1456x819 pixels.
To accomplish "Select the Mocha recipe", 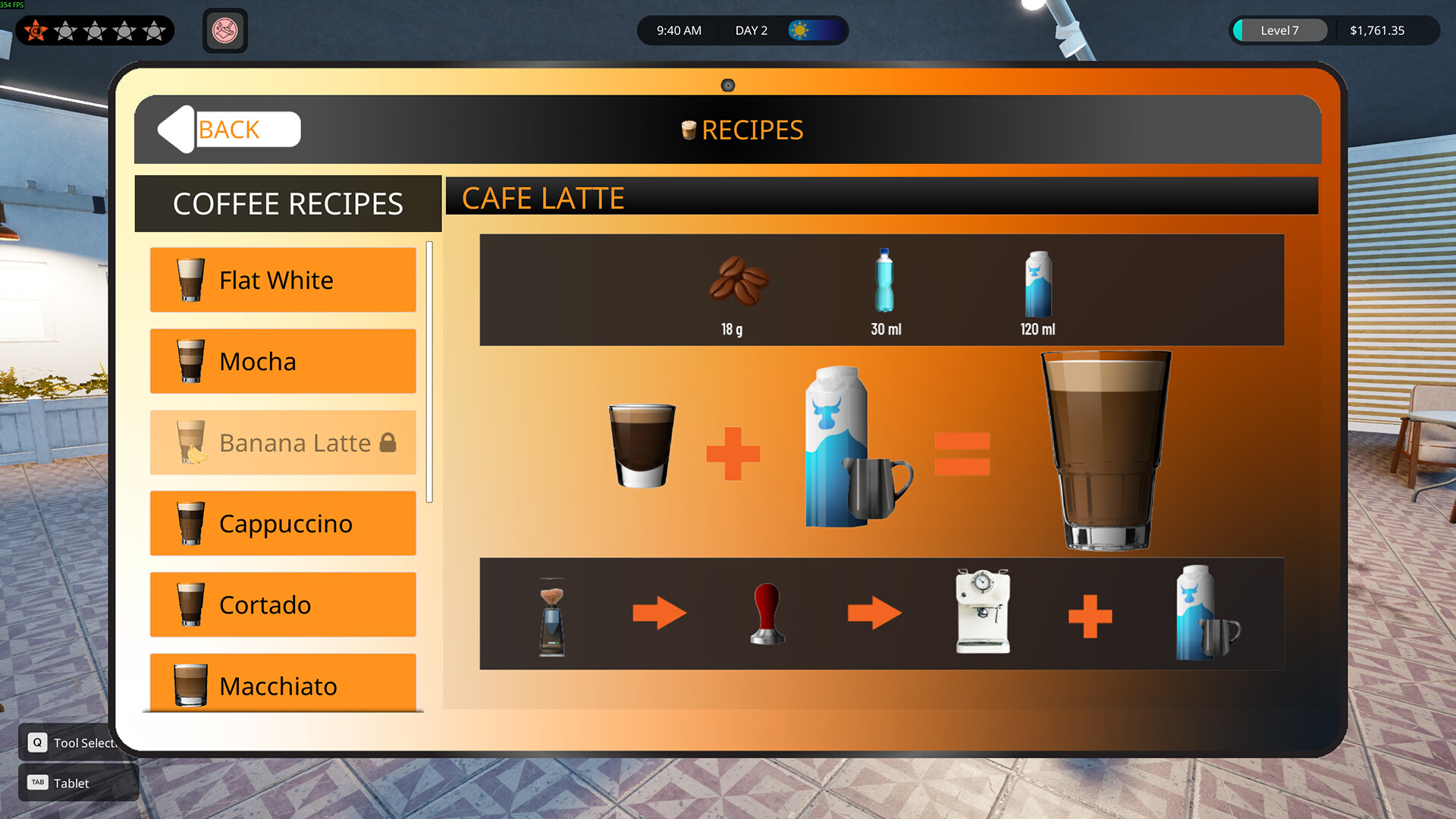I will 283,362.
